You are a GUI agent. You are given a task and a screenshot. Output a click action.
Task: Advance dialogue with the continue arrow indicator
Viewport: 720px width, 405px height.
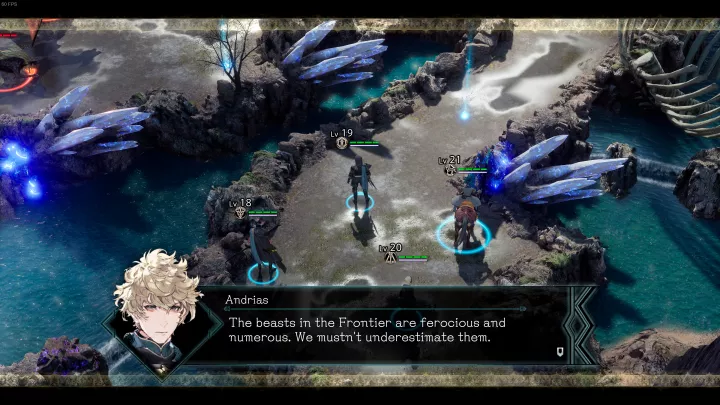pos(562,351)
